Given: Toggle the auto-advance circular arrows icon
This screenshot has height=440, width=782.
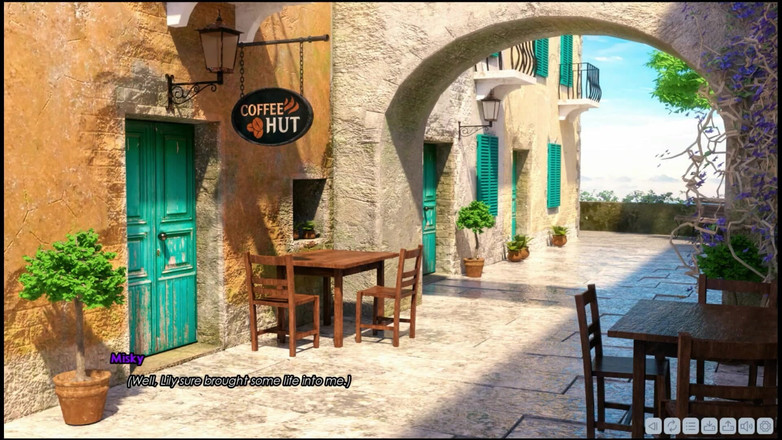Looking at the screenshot, I should click(672, 426).
